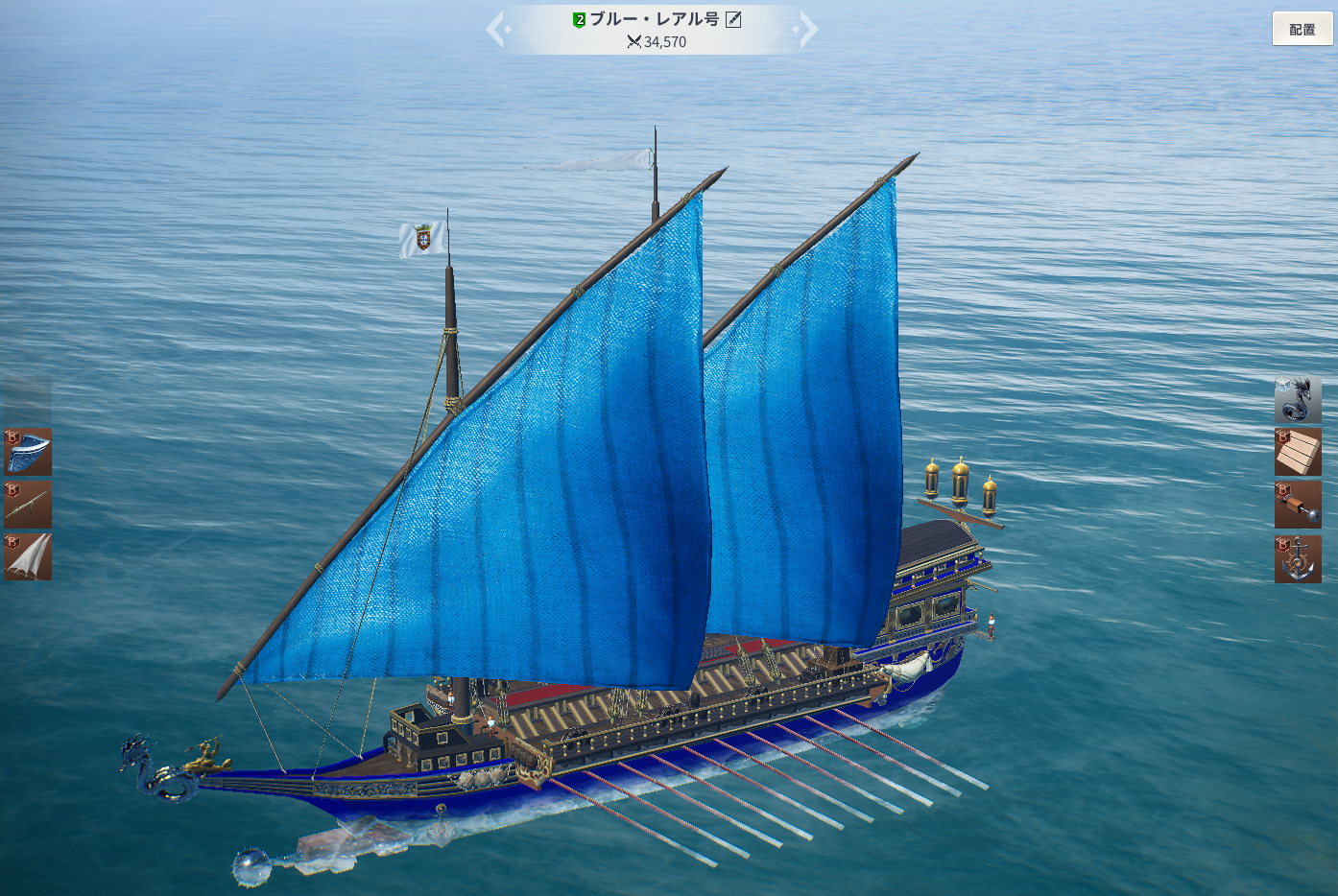Select the long swivel gun slot

pos(28,505)
